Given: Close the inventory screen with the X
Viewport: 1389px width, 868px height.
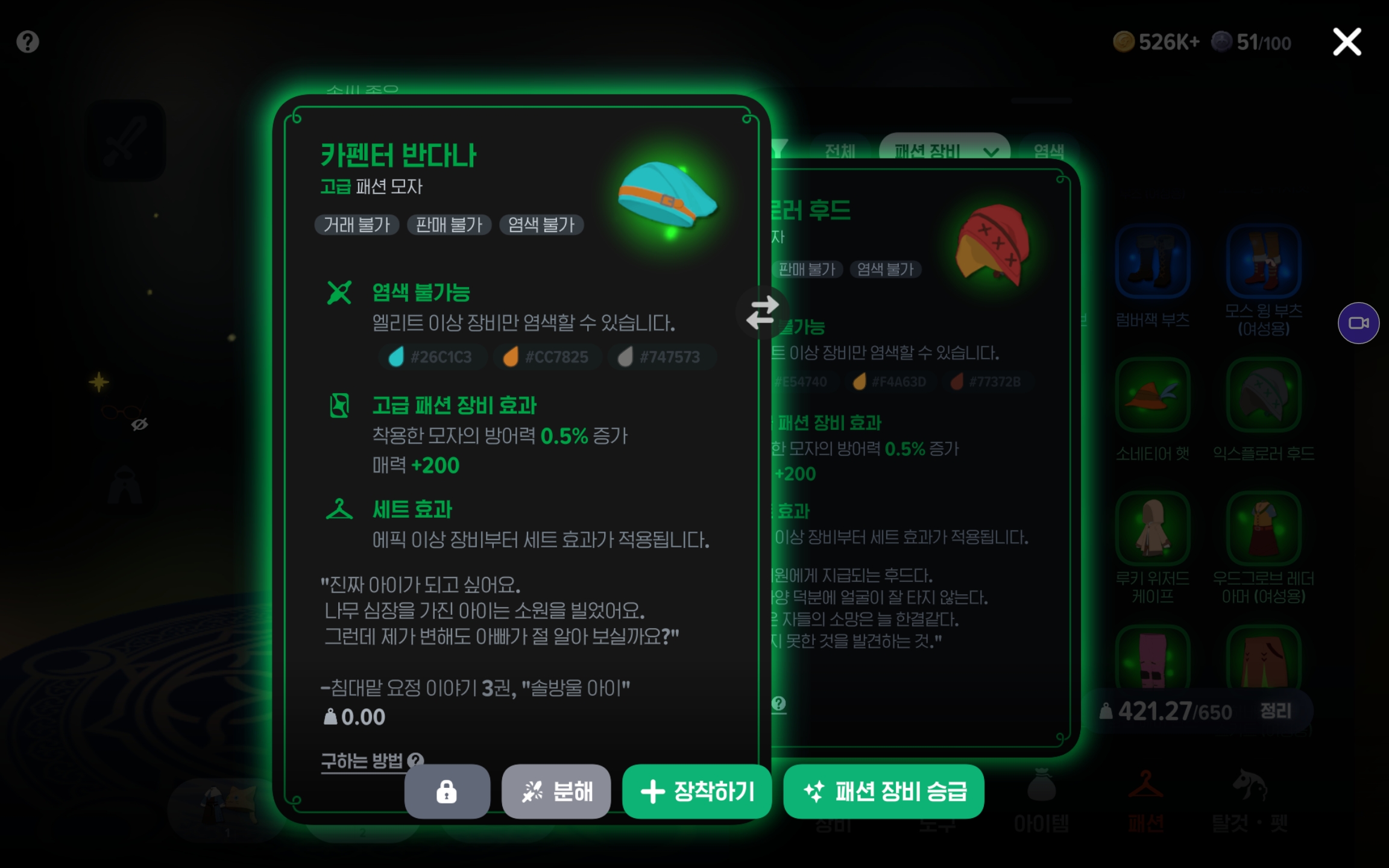Looking at the screenshot, I should [1346, 42].
